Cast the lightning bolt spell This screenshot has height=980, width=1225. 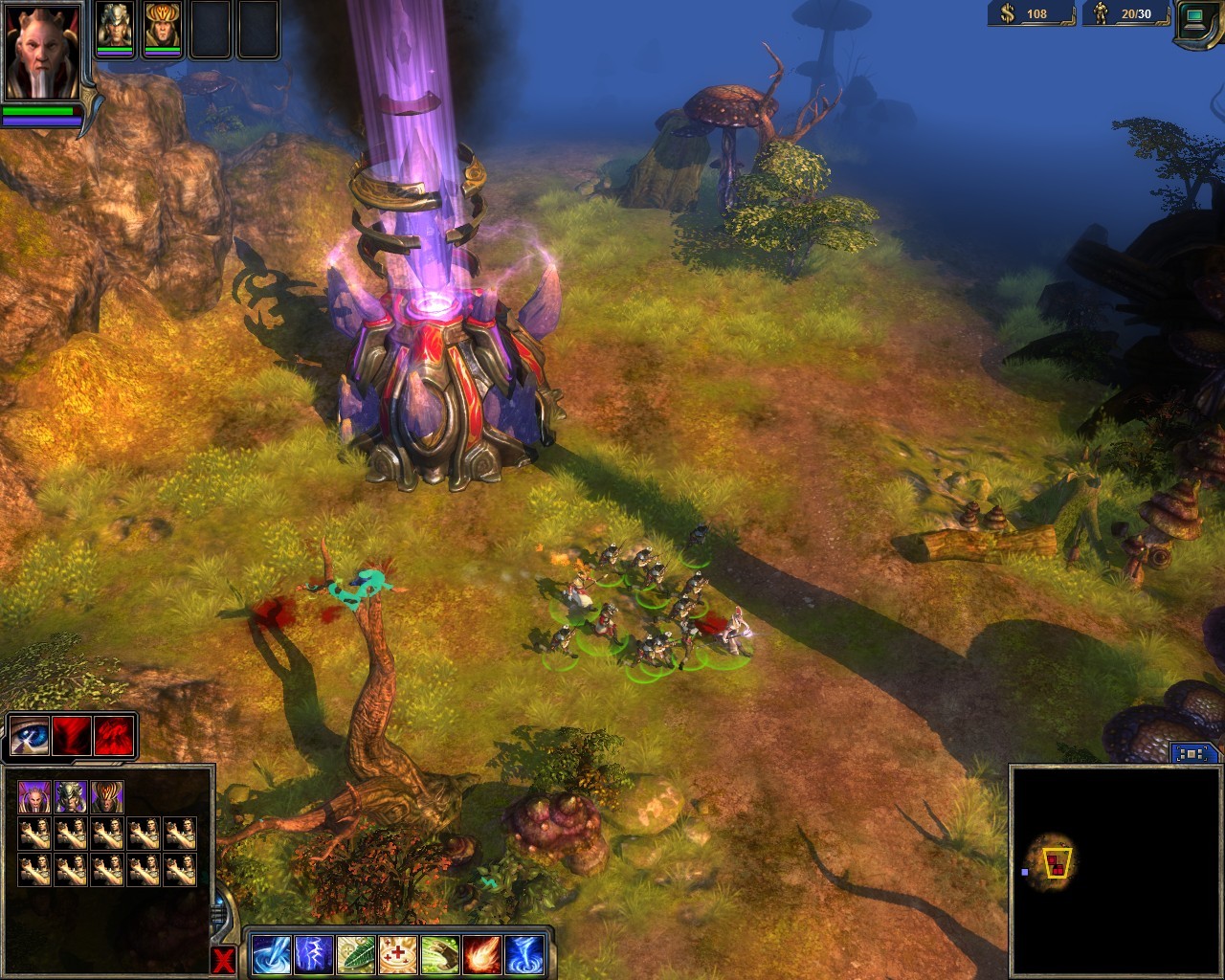pyautogui.click(x=313, y=955)
